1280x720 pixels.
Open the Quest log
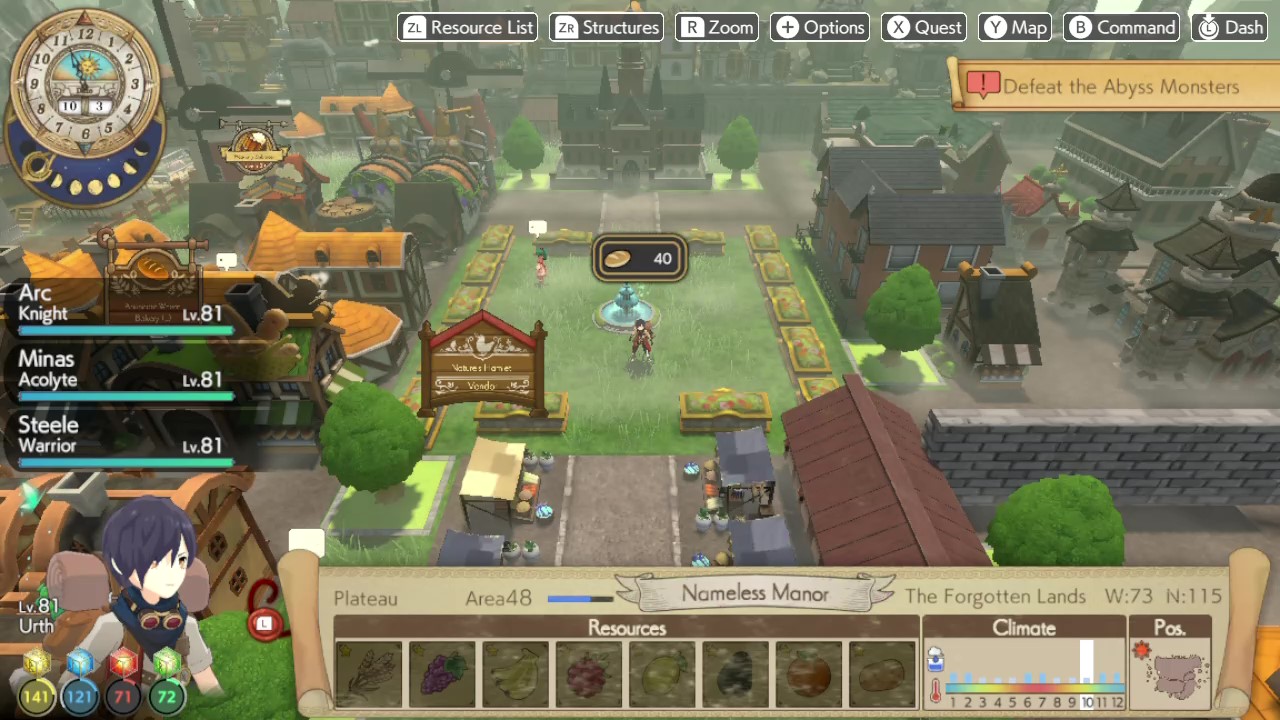tap(923, 27)
